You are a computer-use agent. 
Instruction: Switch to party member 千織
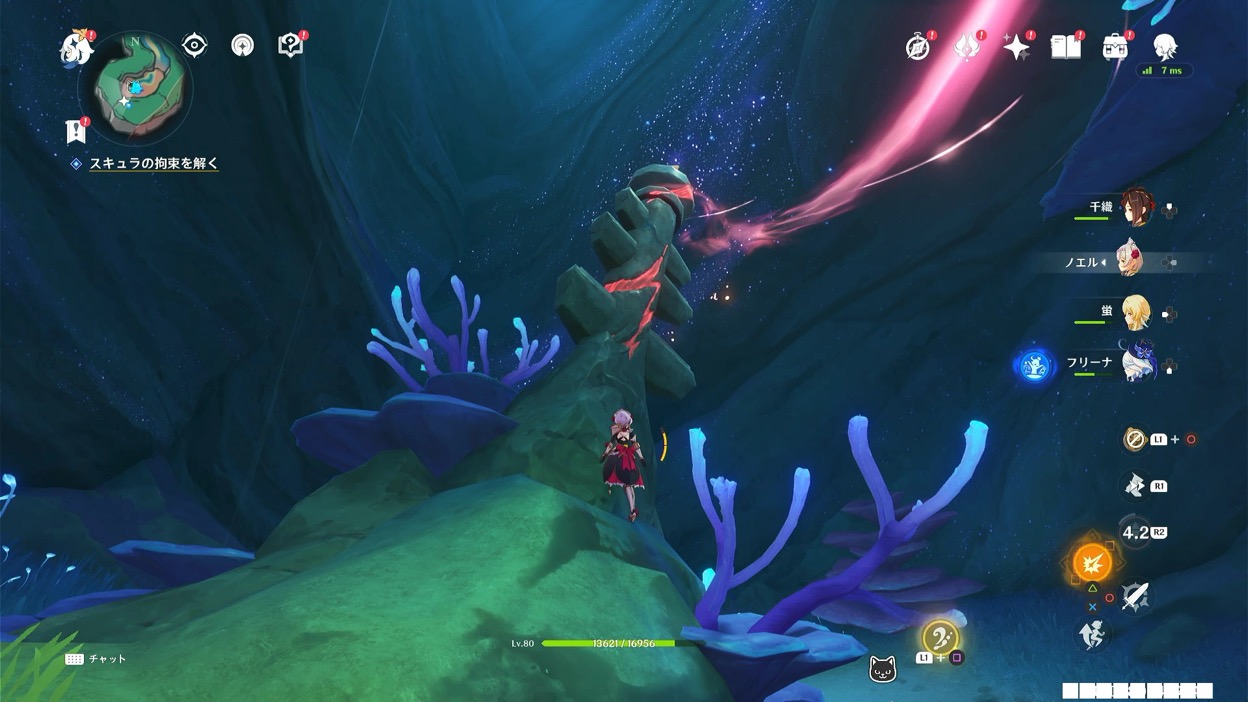pos(1137,208)
